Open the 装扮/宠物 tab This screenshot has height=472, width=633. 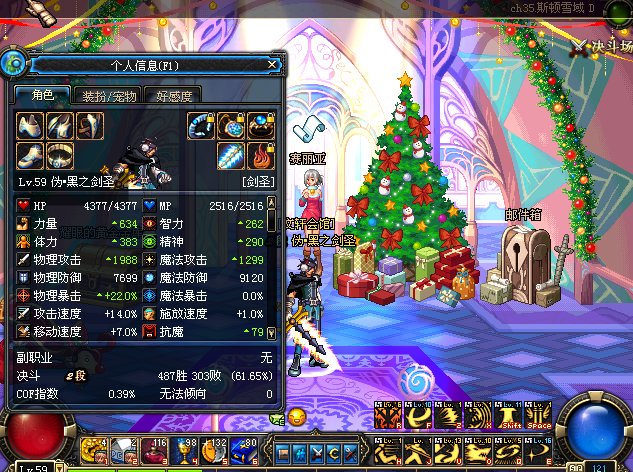coord(109,96)
